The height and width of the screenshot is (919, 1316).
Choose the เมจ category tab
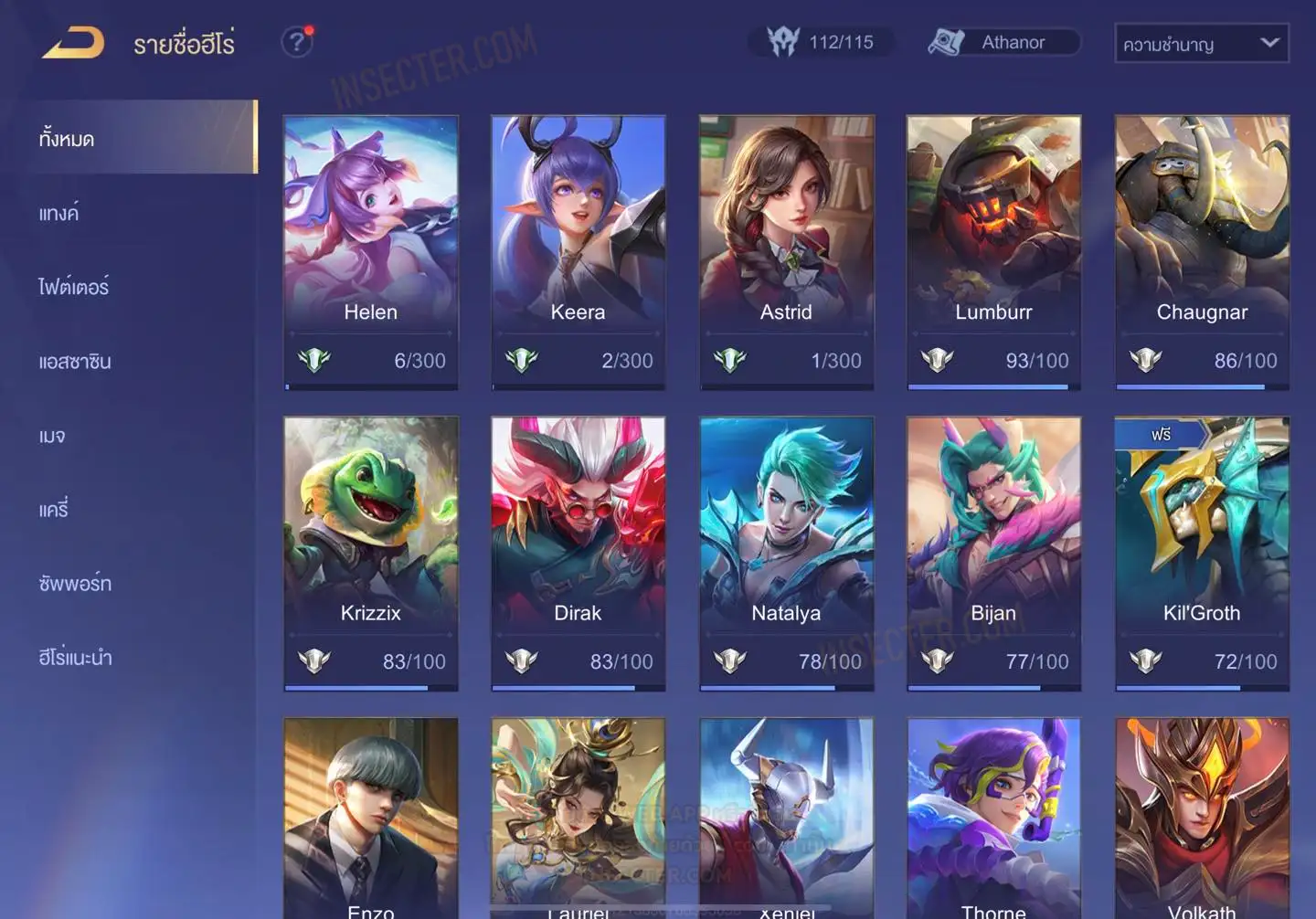(52, 436)
